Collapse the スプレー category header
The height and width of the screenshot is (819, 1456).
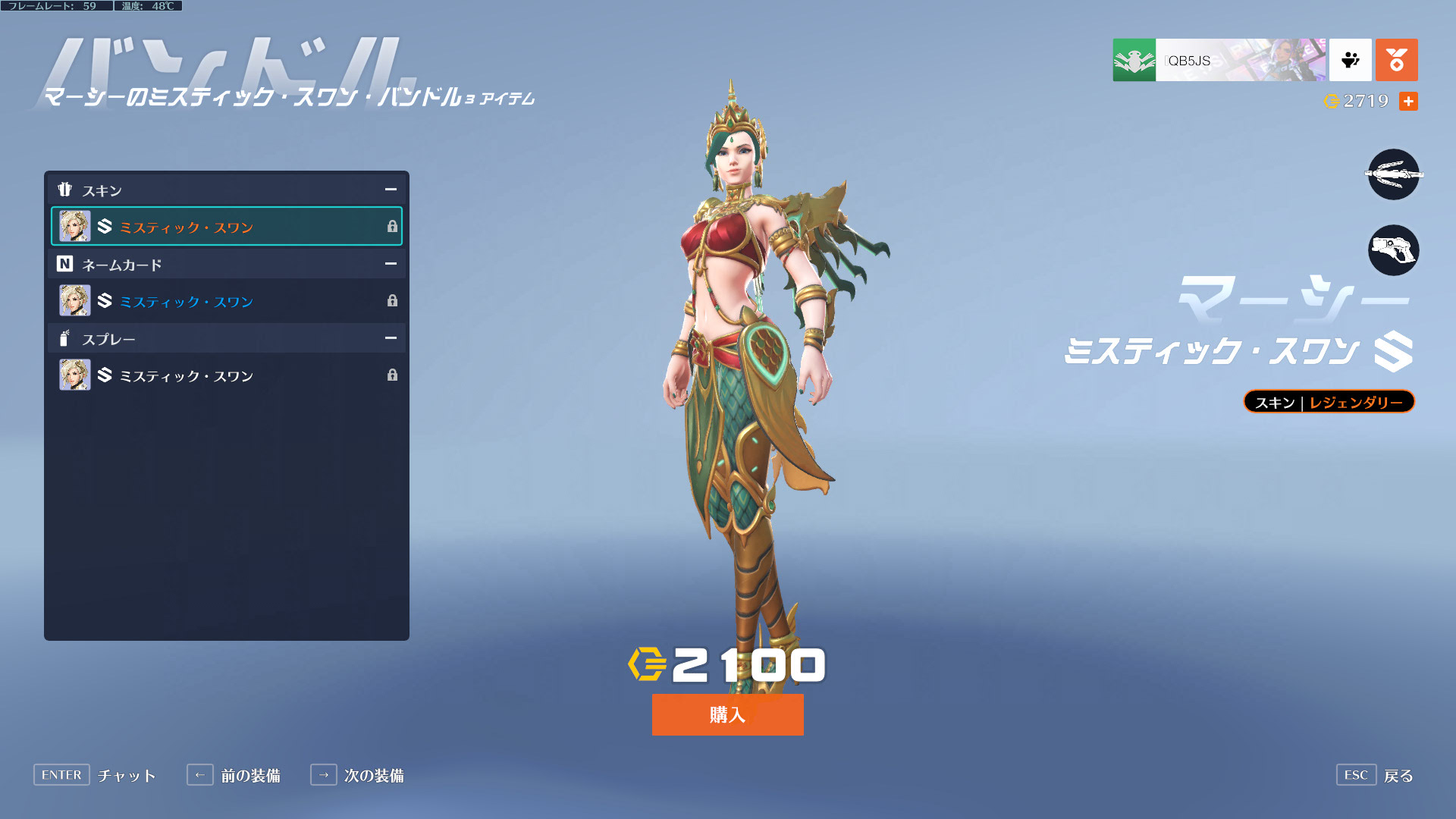(x=391, y=338)
